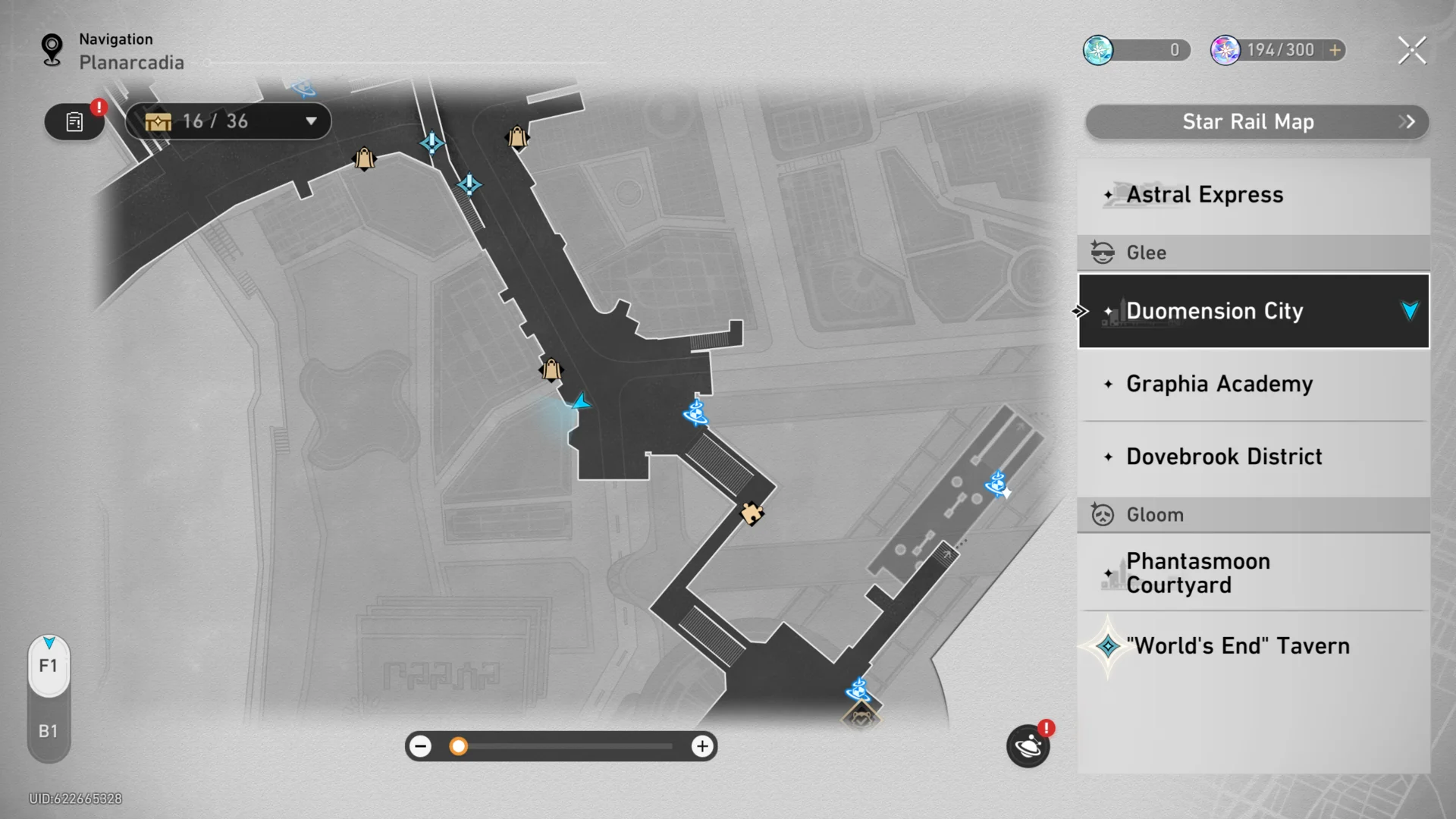Click the treasure chest collection icon

click(158, 121)
